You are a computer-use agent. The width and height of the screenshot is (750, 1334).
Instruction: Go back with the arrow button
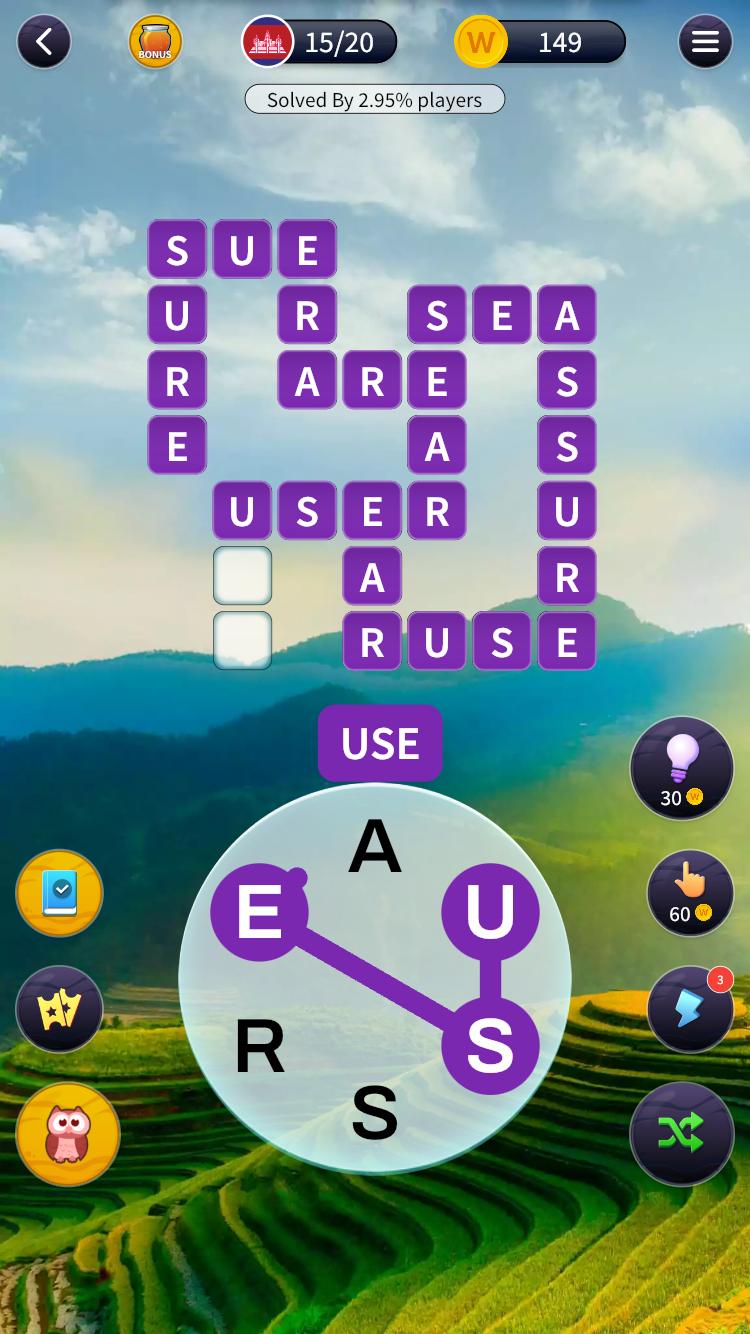(44, 42)
